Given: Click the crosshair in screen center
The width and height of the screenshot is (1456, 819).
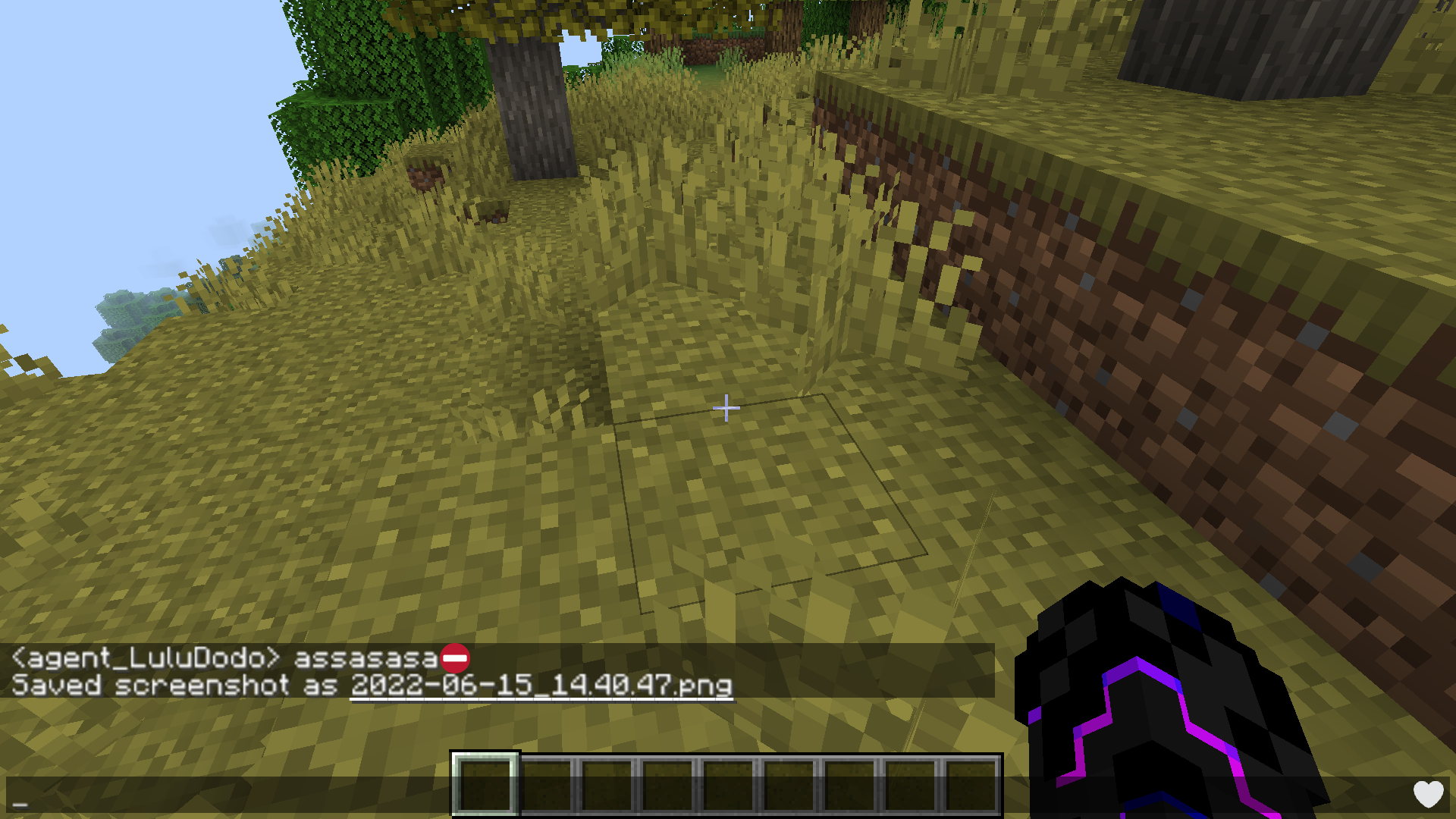Looking at the screenshot, I should point(726,407).
